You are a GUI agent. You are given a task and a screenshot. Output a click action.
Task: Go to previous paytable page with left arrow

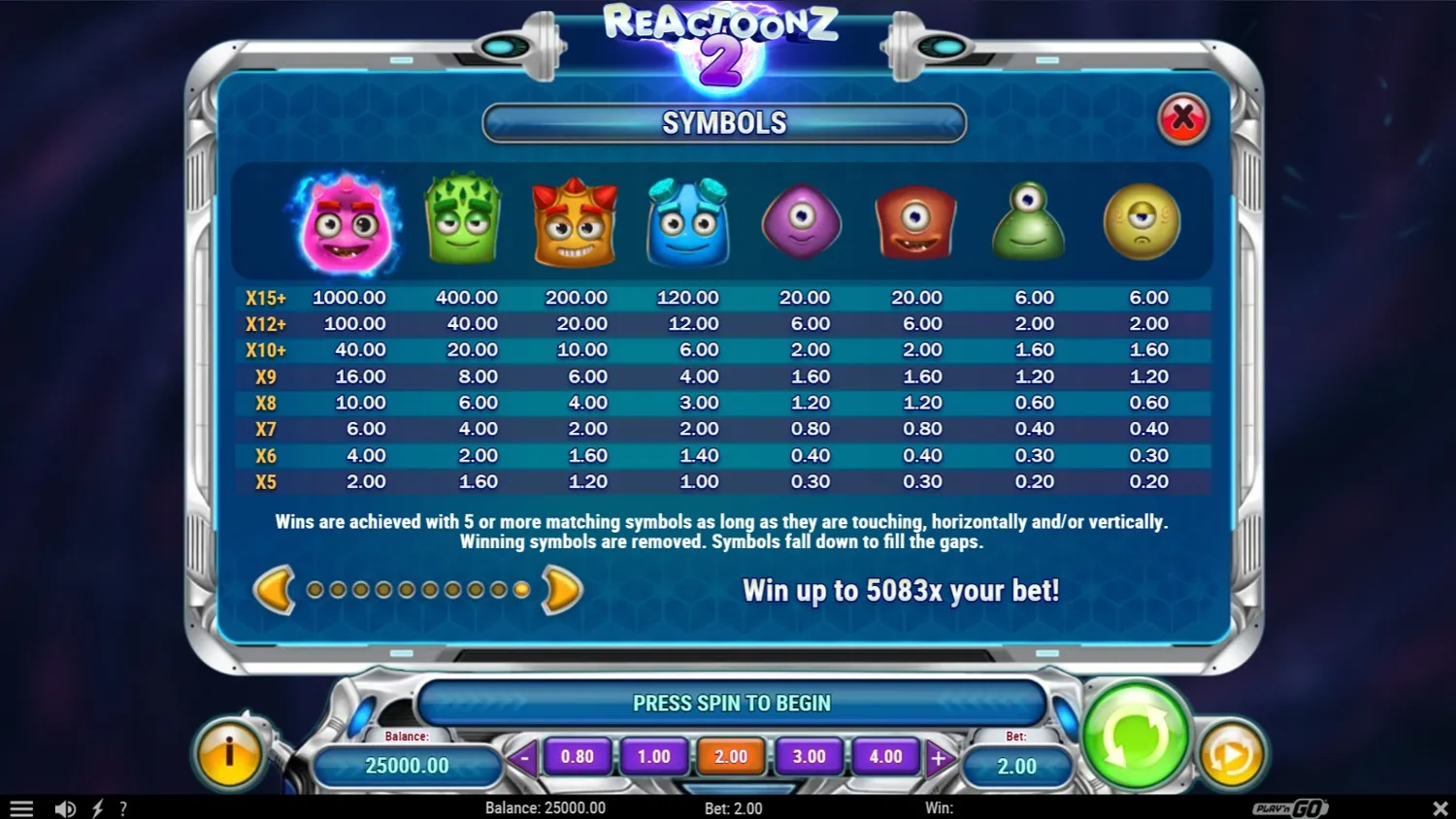[x=274, y=589]
